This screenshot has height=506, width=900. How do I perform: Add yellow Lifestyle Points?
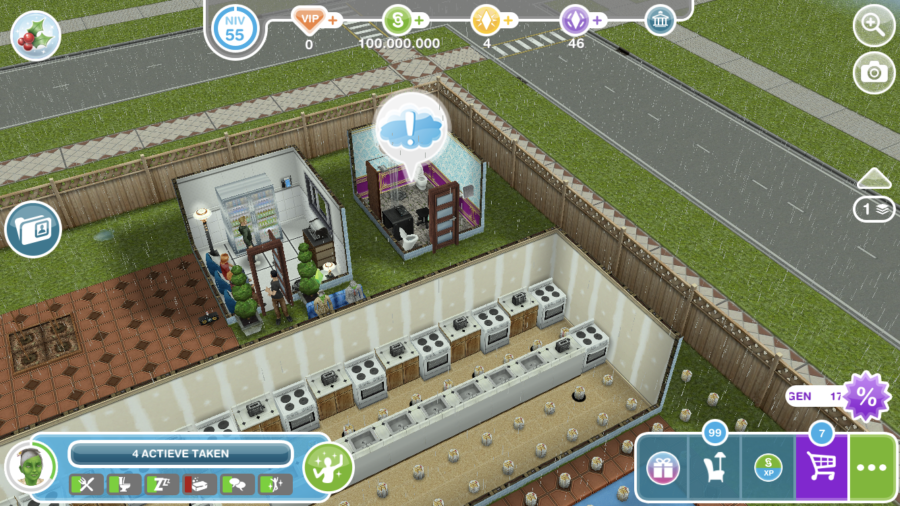[509, 20]
